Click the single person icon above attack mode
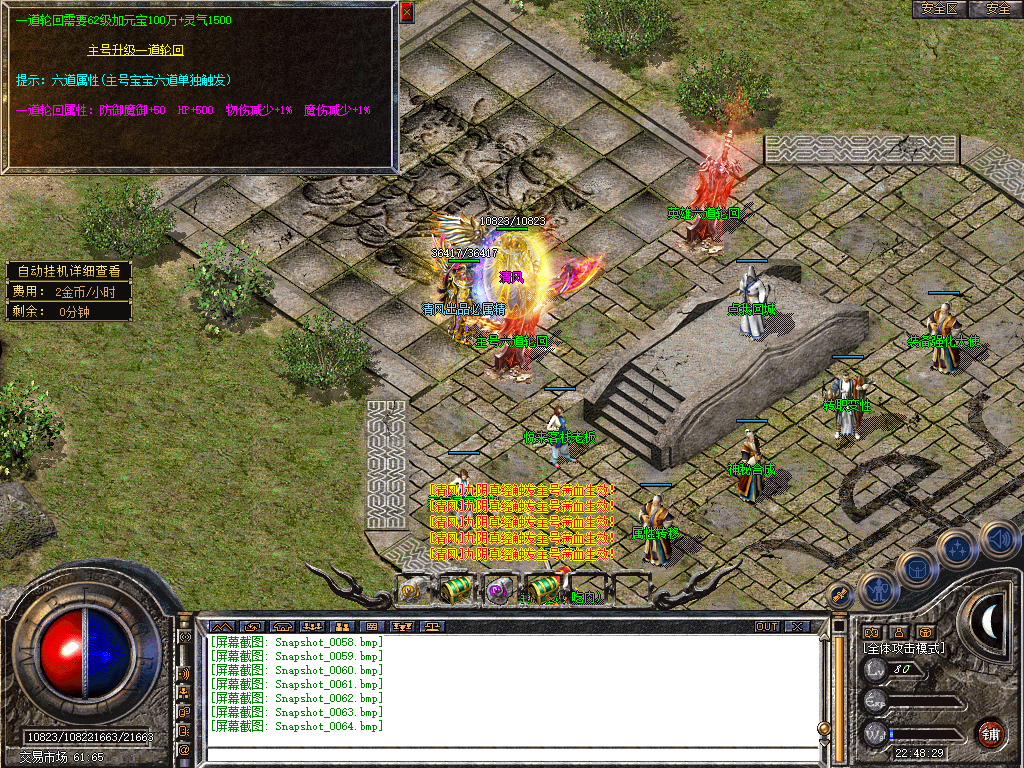 click(x=897, y=632)
